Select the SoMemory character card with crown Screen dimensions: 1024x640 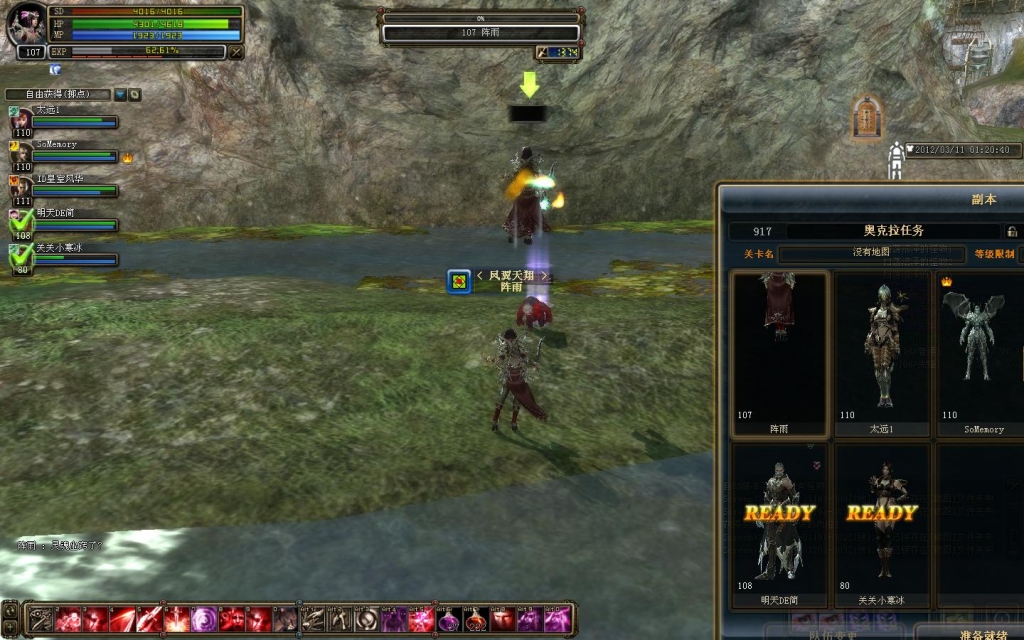[982, 354]
